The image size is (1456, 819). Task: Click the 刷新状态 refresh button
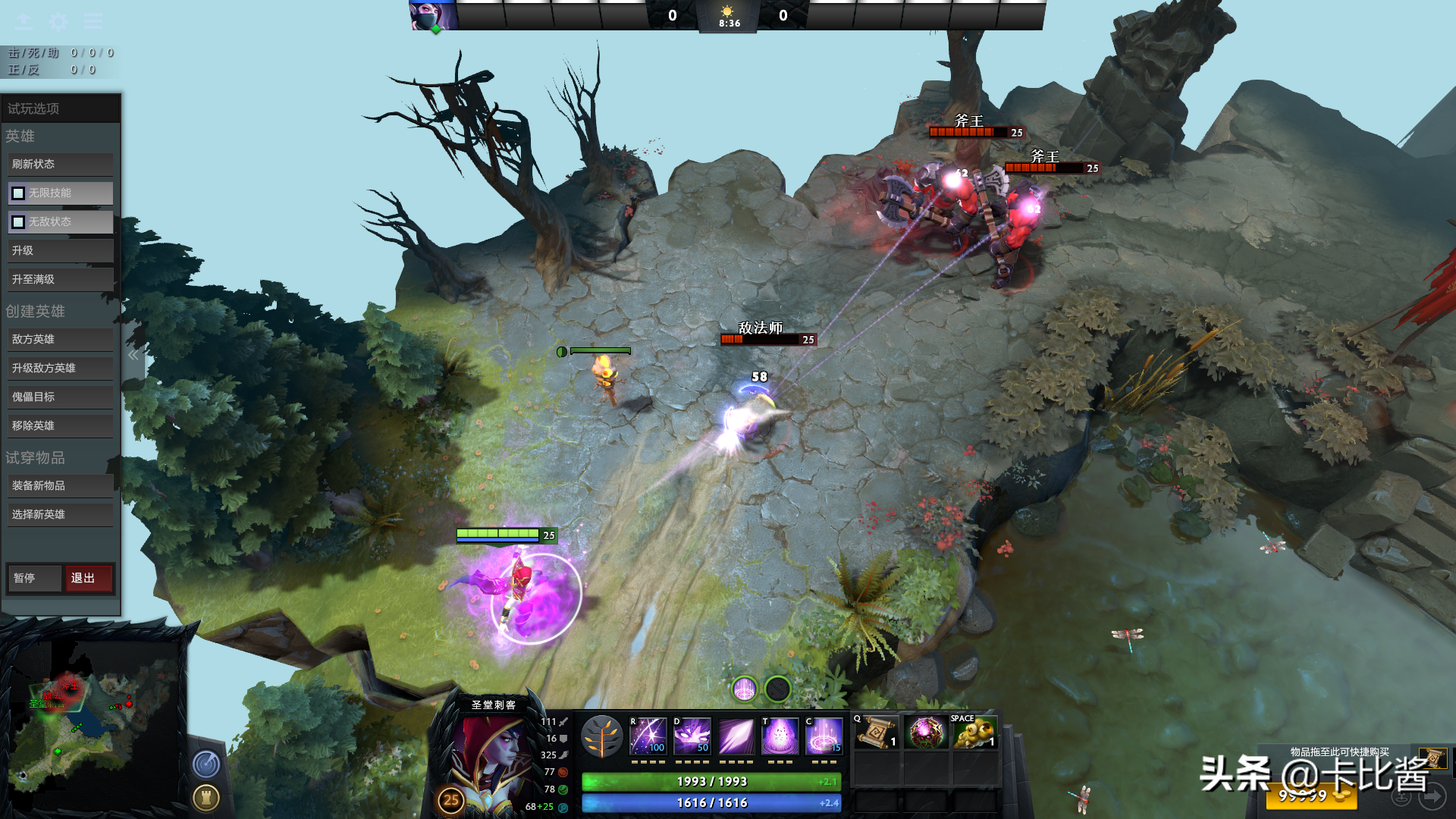click(x=61, y=164)
